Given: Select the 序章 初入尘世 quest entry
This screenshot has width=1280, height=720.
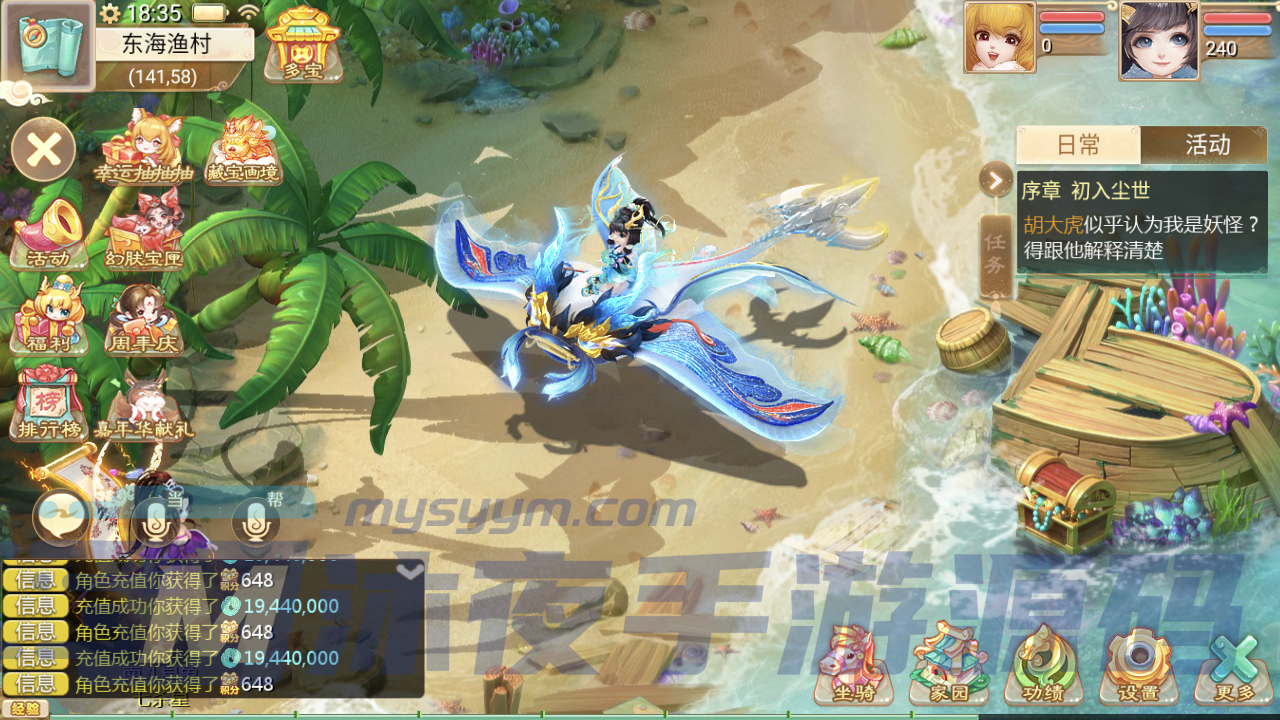Looking at the screenshot, I should point(1142,220).
